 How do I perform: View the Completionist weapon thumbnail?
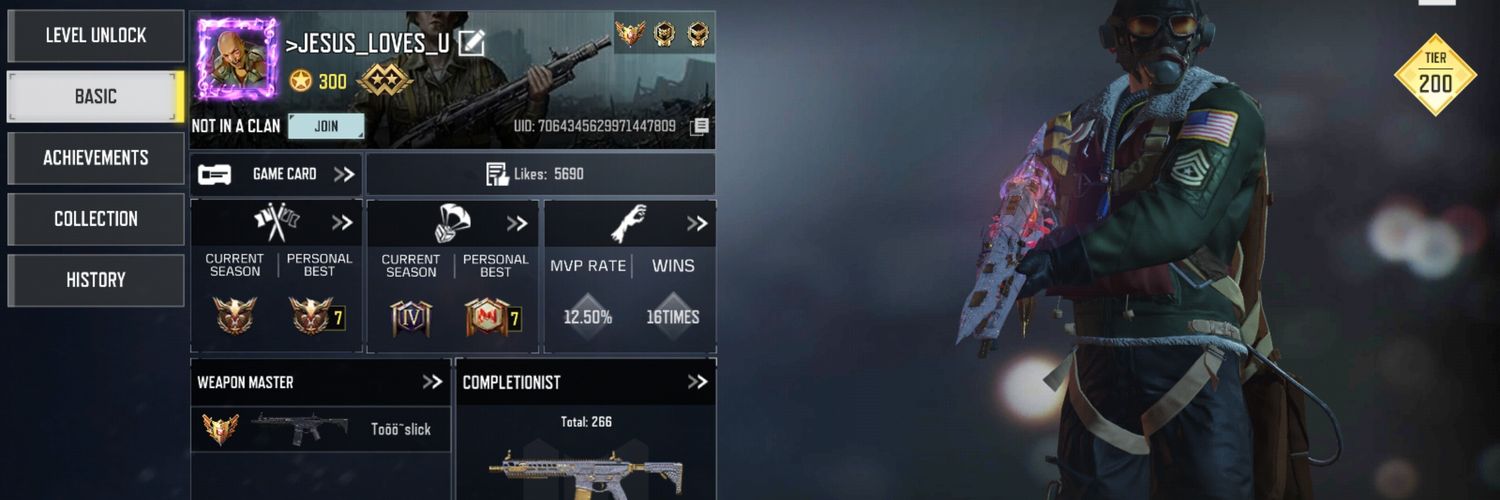(586, 471)
